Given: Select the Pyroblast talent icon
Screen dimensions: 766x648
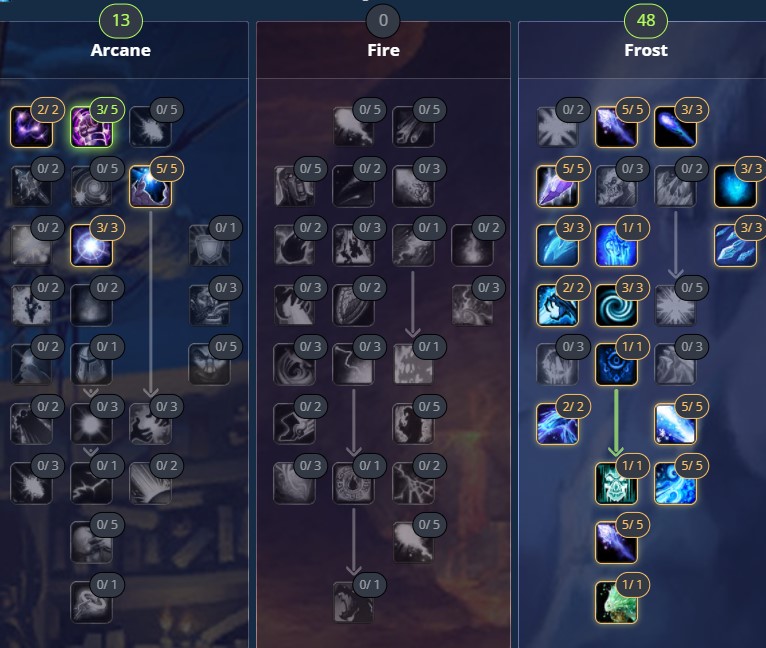Looking at the screenshot, I should pos(412,245).
